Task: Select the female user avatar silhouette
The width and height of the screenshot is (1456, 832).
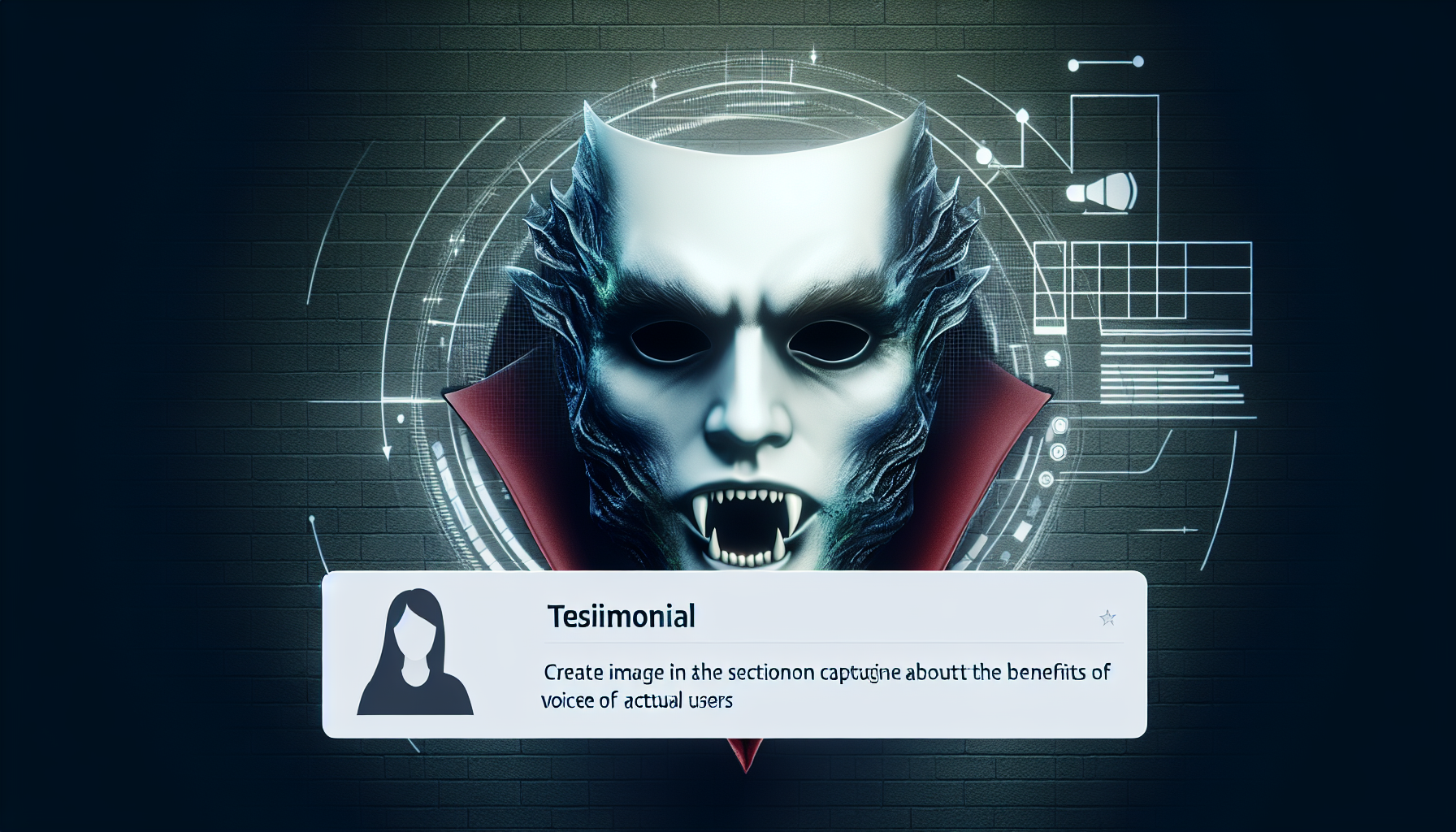Action: 415,653
